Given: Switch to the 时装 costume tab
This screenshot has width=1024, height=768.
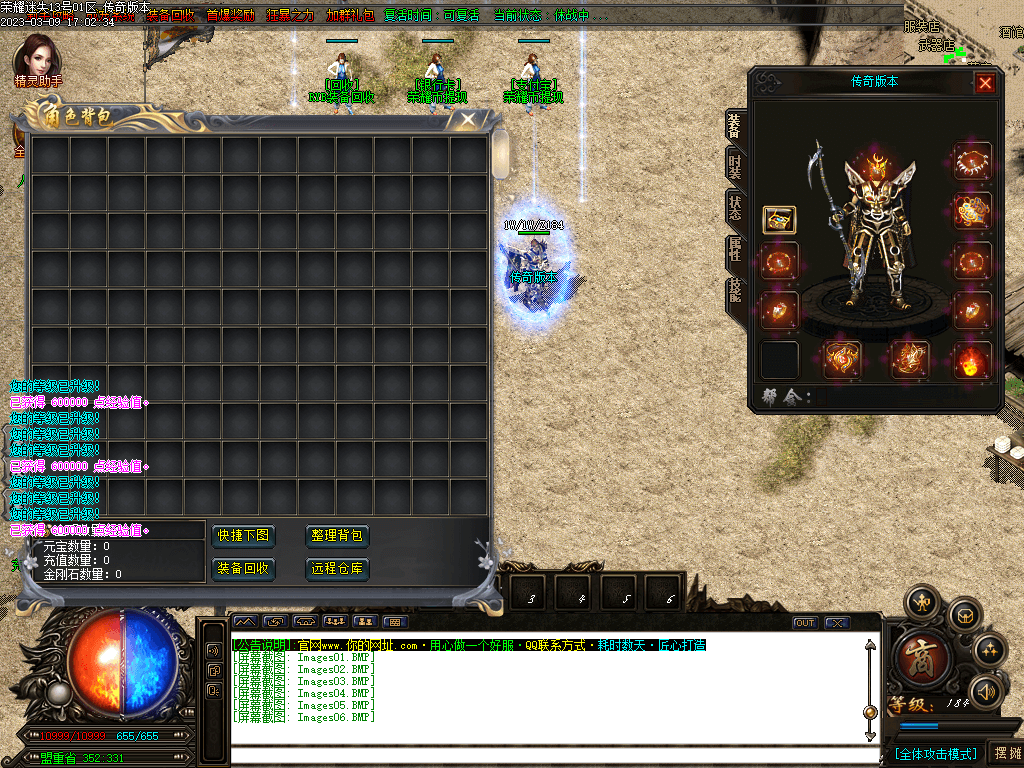Looking at the screenshot, I should pos(735,166).
